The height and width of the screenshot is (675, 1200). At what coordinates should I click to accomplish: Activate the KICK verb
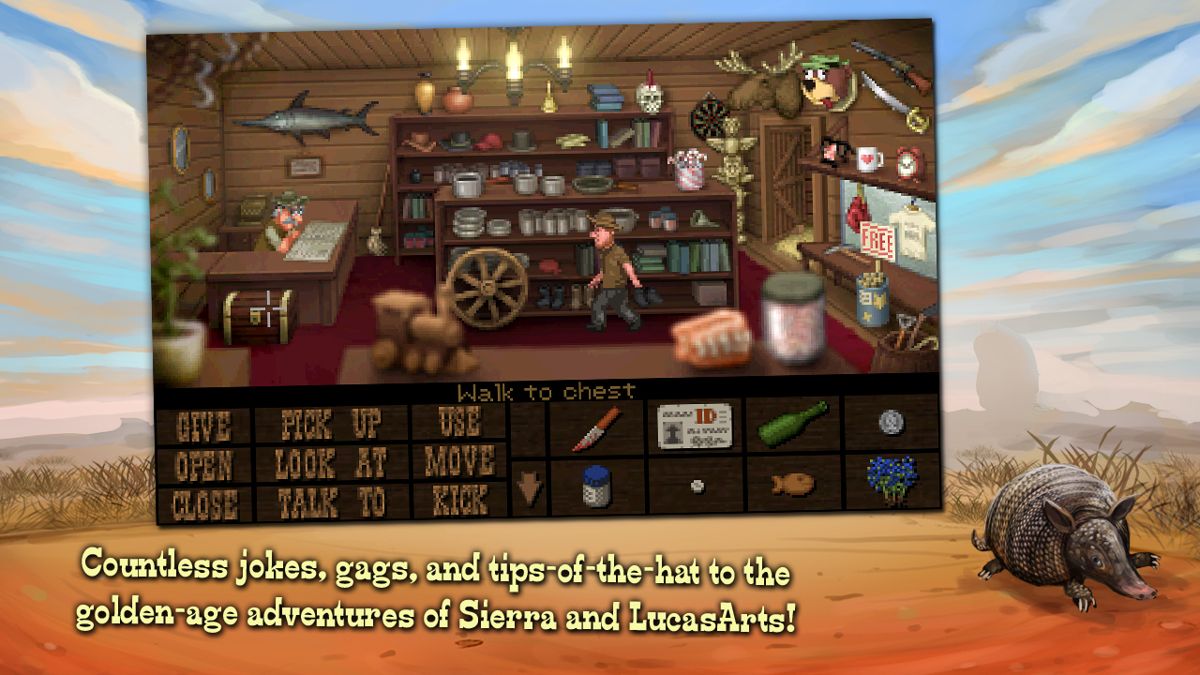(x=459, y=499)
